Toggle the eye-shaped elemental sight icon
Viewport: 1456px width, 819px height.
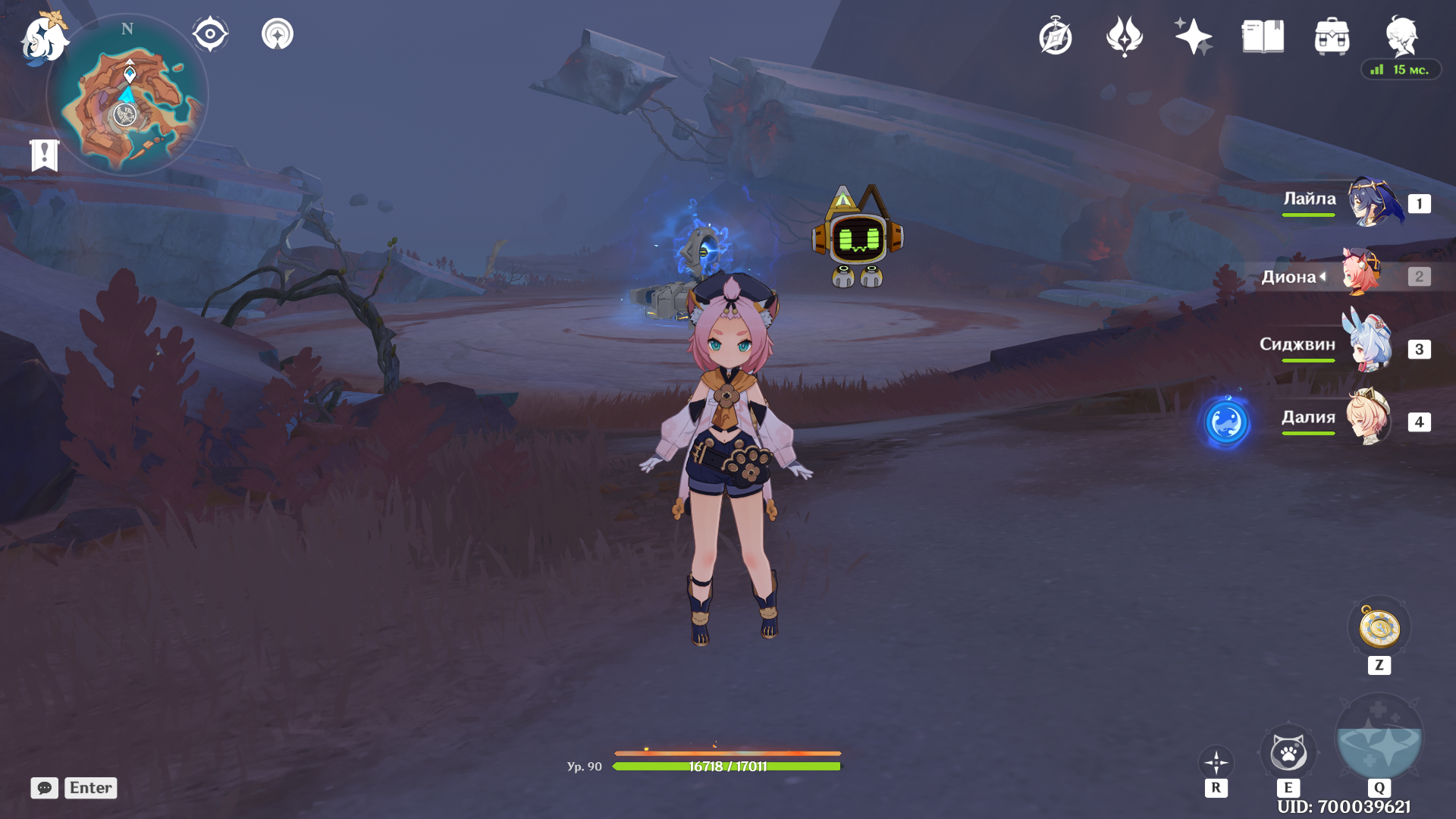click(210, 34)
